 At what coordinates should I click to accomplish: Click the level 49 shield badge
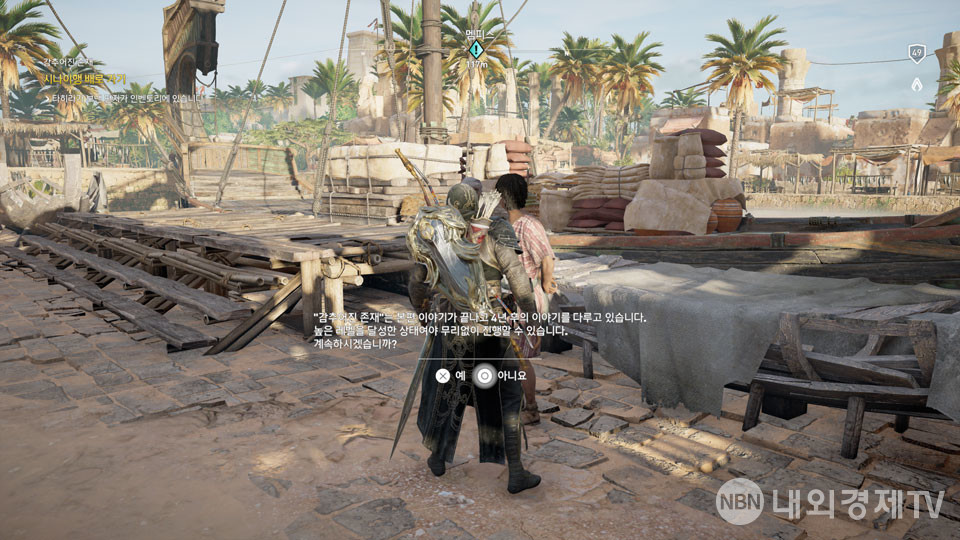[x=916, y=54]
